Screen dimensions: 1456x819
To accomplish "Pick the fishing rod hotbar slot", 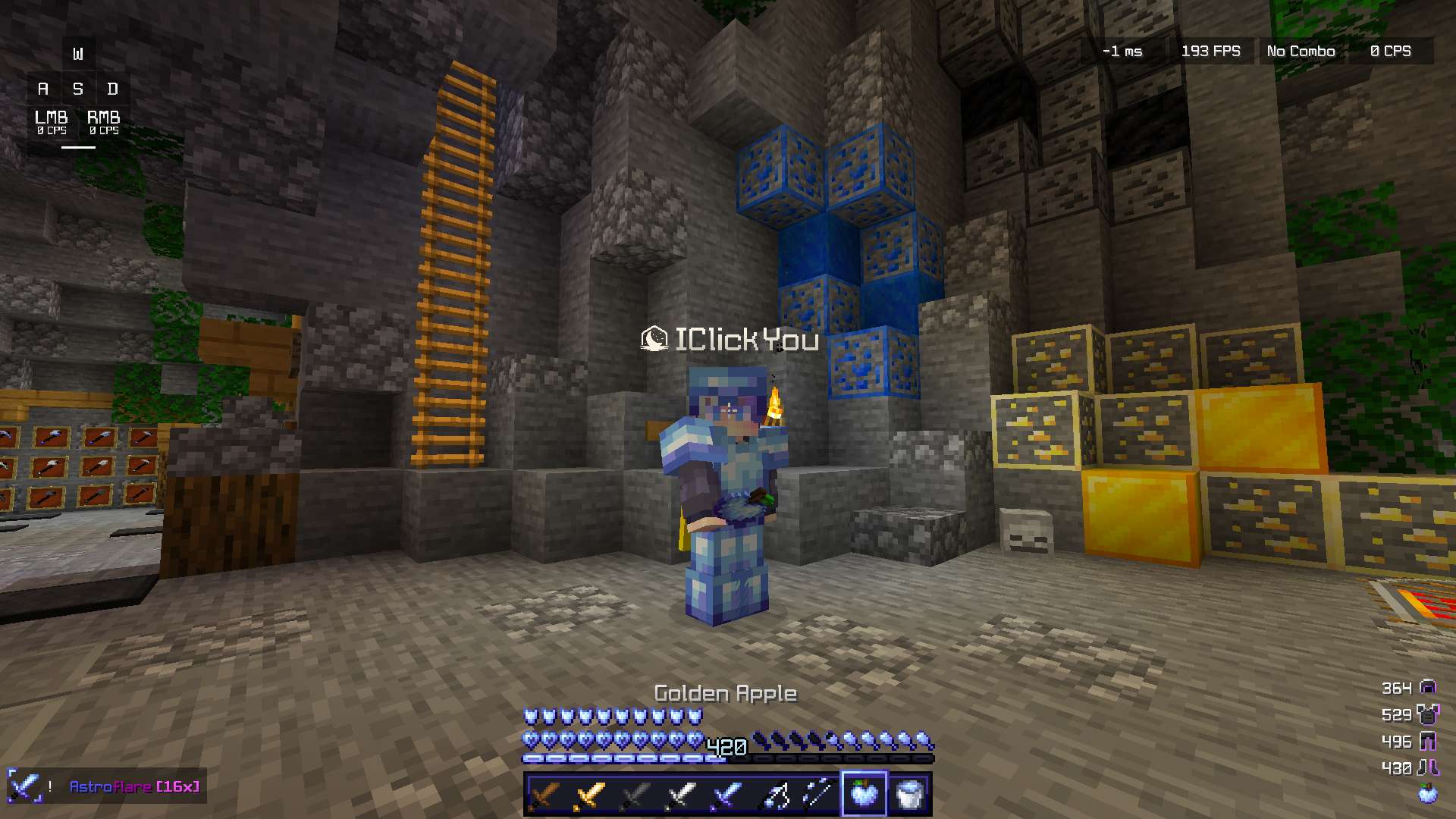I will point(819,795).
